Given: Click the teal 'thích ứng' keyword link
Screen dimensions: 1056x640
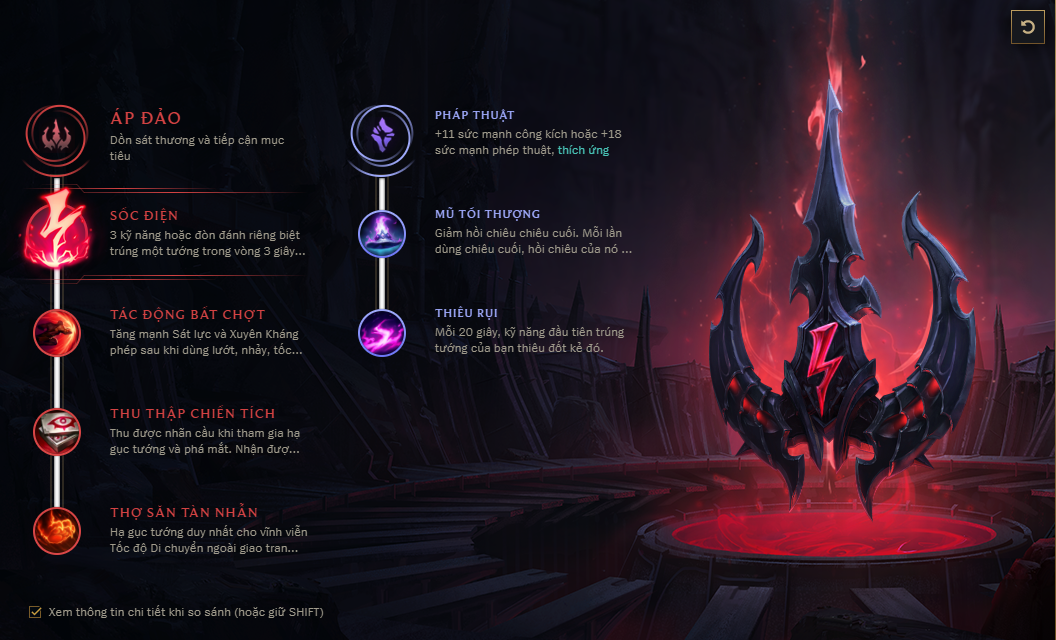Looking at the screenshot, I should coord(583,150).
